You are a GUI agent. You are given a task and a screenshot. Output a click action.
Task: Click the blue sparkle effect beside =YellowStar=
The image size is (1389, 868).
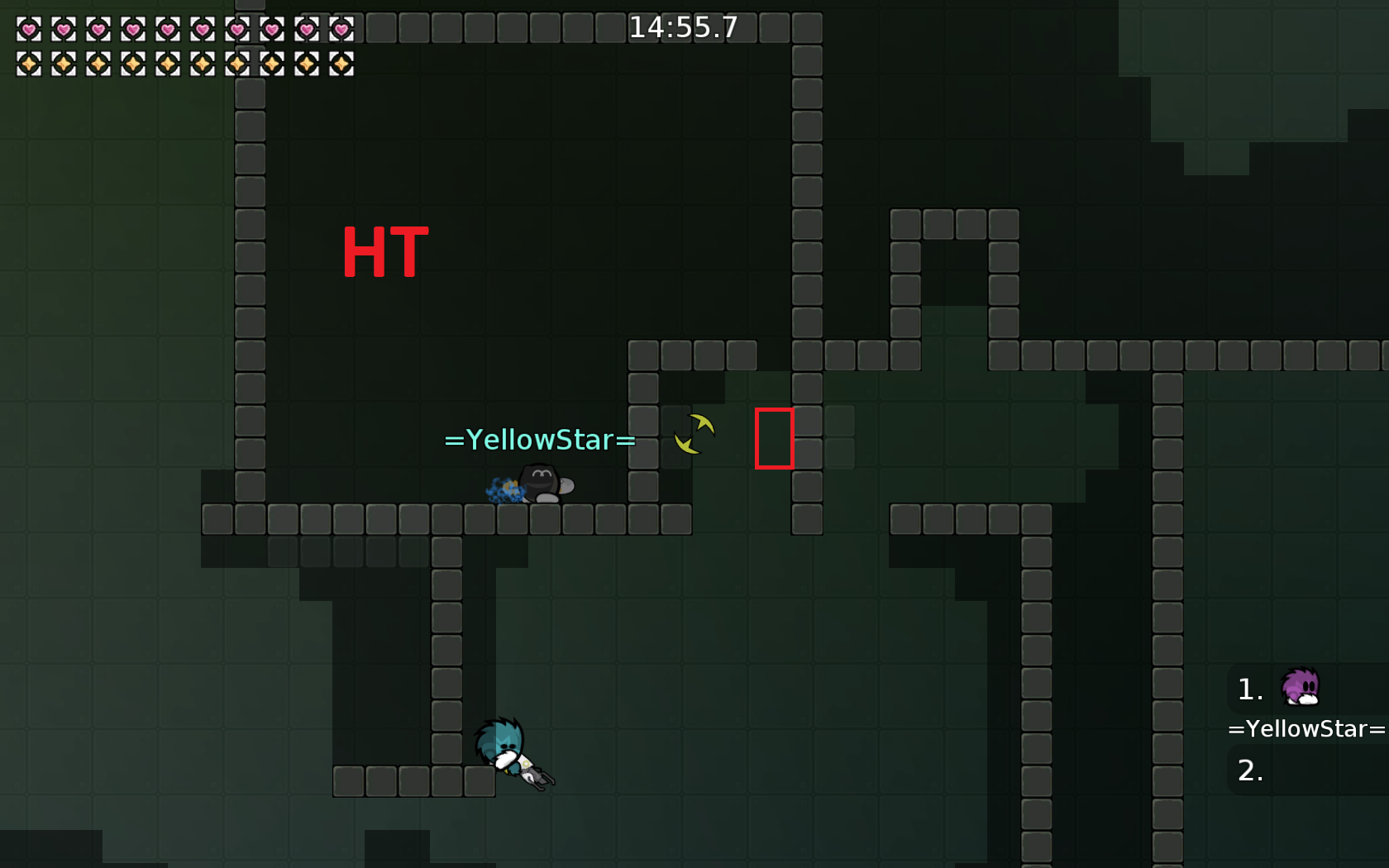pyautogui.click(x=503, y=489)
